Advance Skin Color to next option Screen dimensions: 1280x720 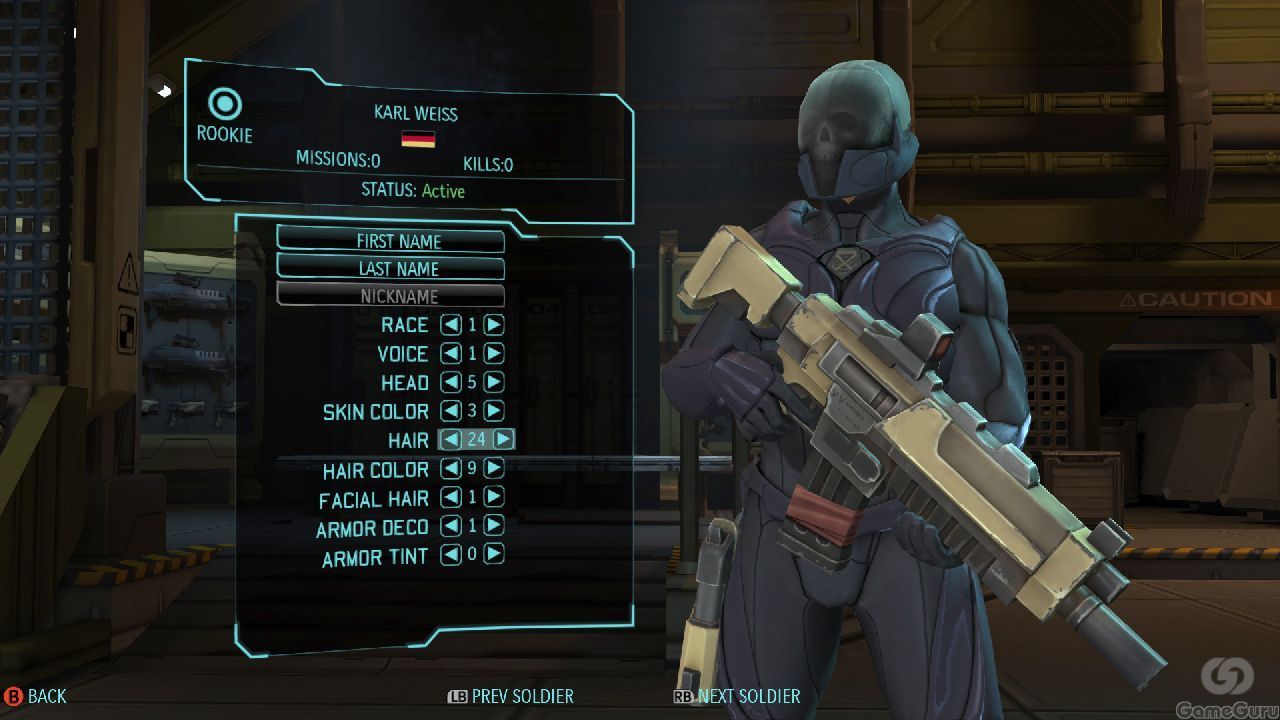click(x=494, y=411)
